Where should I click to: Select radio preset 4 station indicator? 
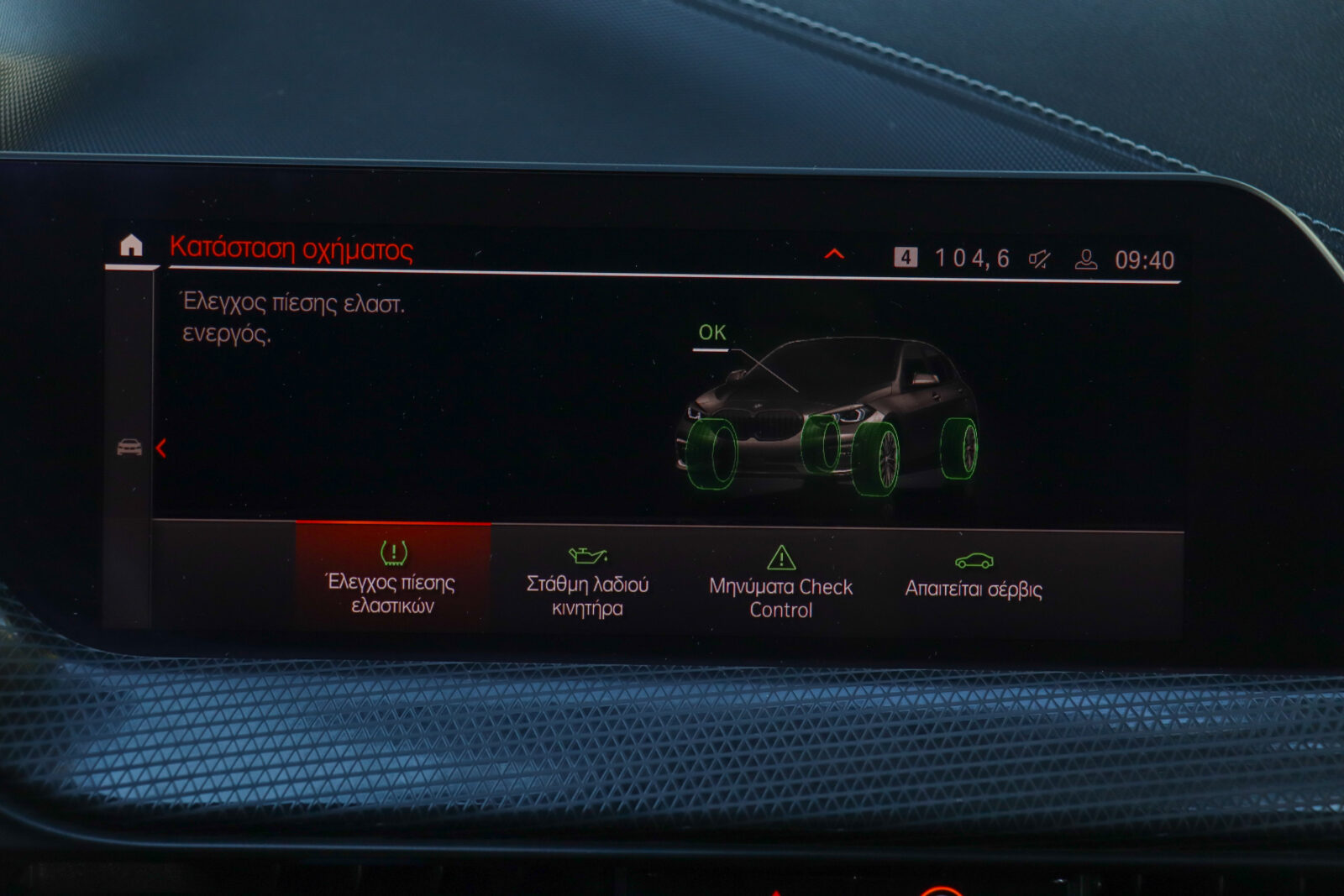[x=906, y=257]
